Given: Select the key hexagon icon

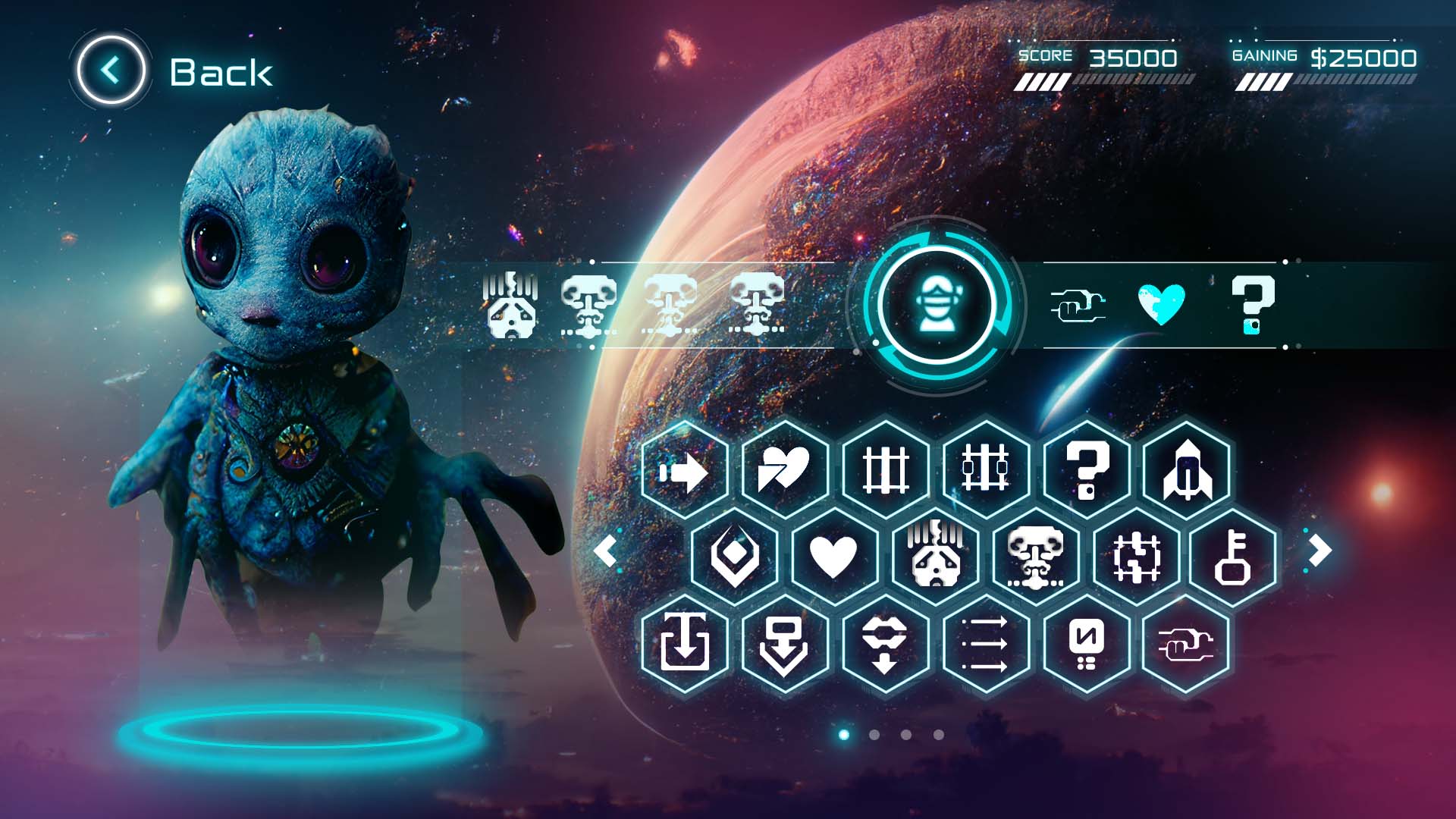Looking at the screenshot, I should (1232, 557).
